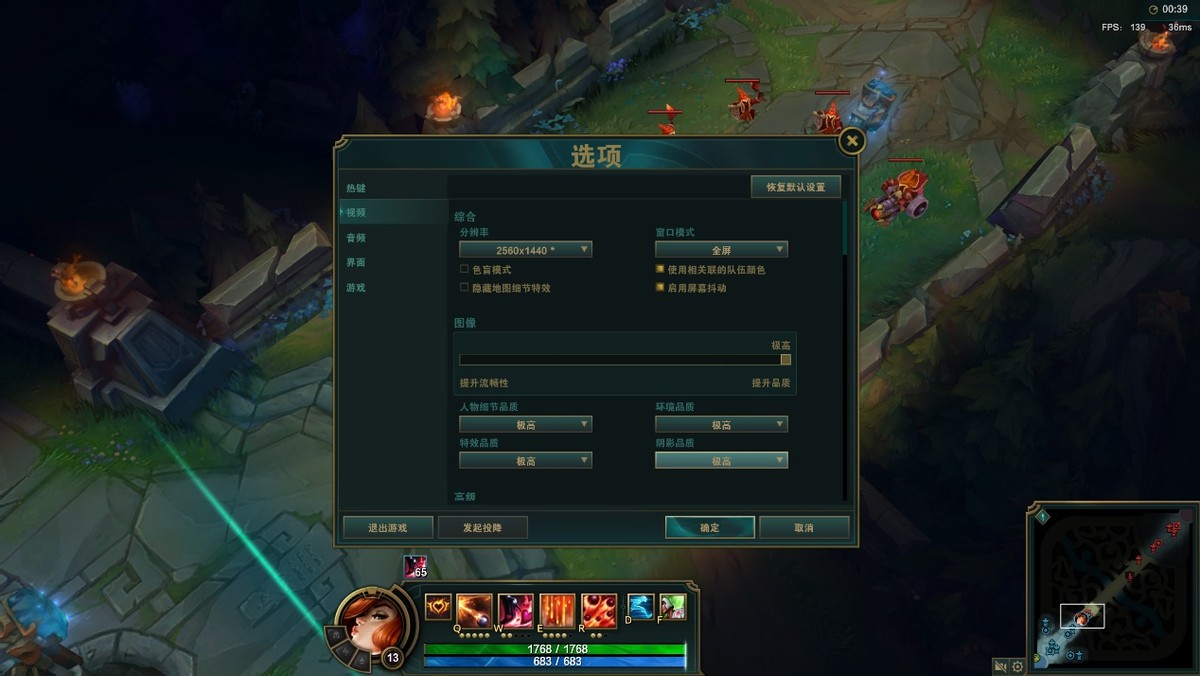Open the 阴影品质 shadow quality dropdown
The width and height of the screenshot is (1200, 676).
click(721, 461)
